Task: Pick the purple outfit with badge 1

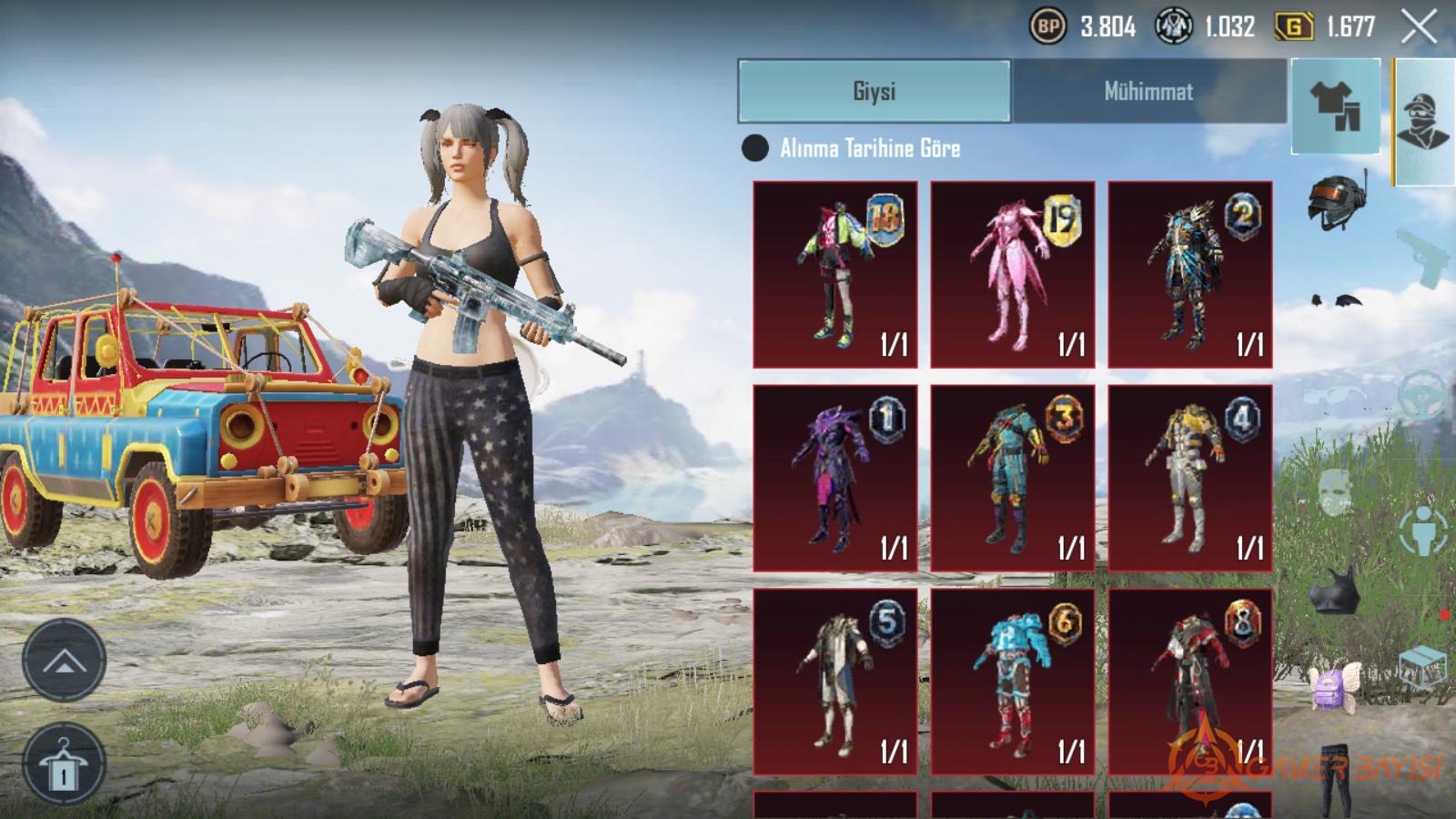Action: pyautogui.click(x=835, y=478)
